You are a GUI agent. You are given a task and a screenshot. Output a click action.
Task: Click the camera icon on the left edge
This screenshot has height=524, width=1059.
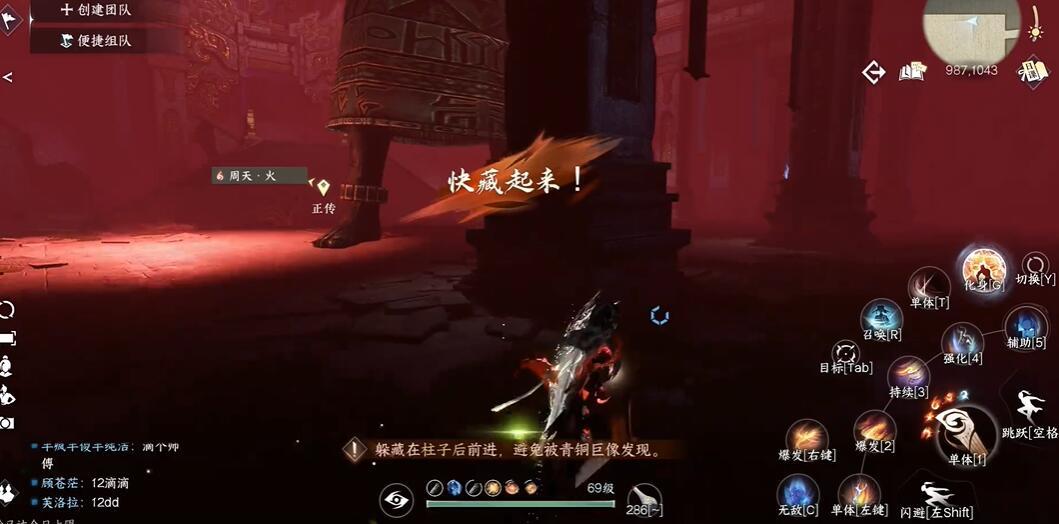click(x=7, y=423)
